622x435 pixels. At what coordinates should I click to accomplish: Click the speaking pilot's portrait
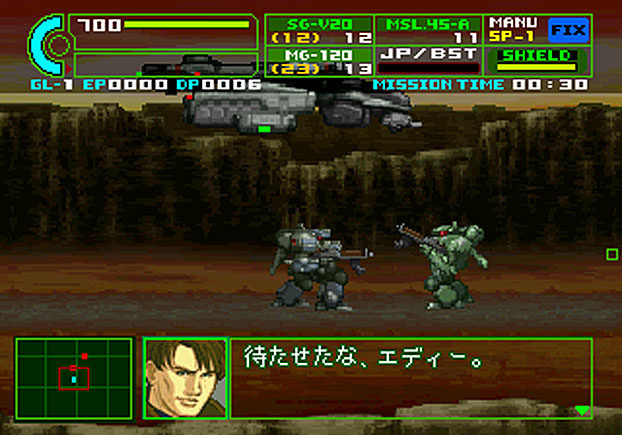pos(185,377)
